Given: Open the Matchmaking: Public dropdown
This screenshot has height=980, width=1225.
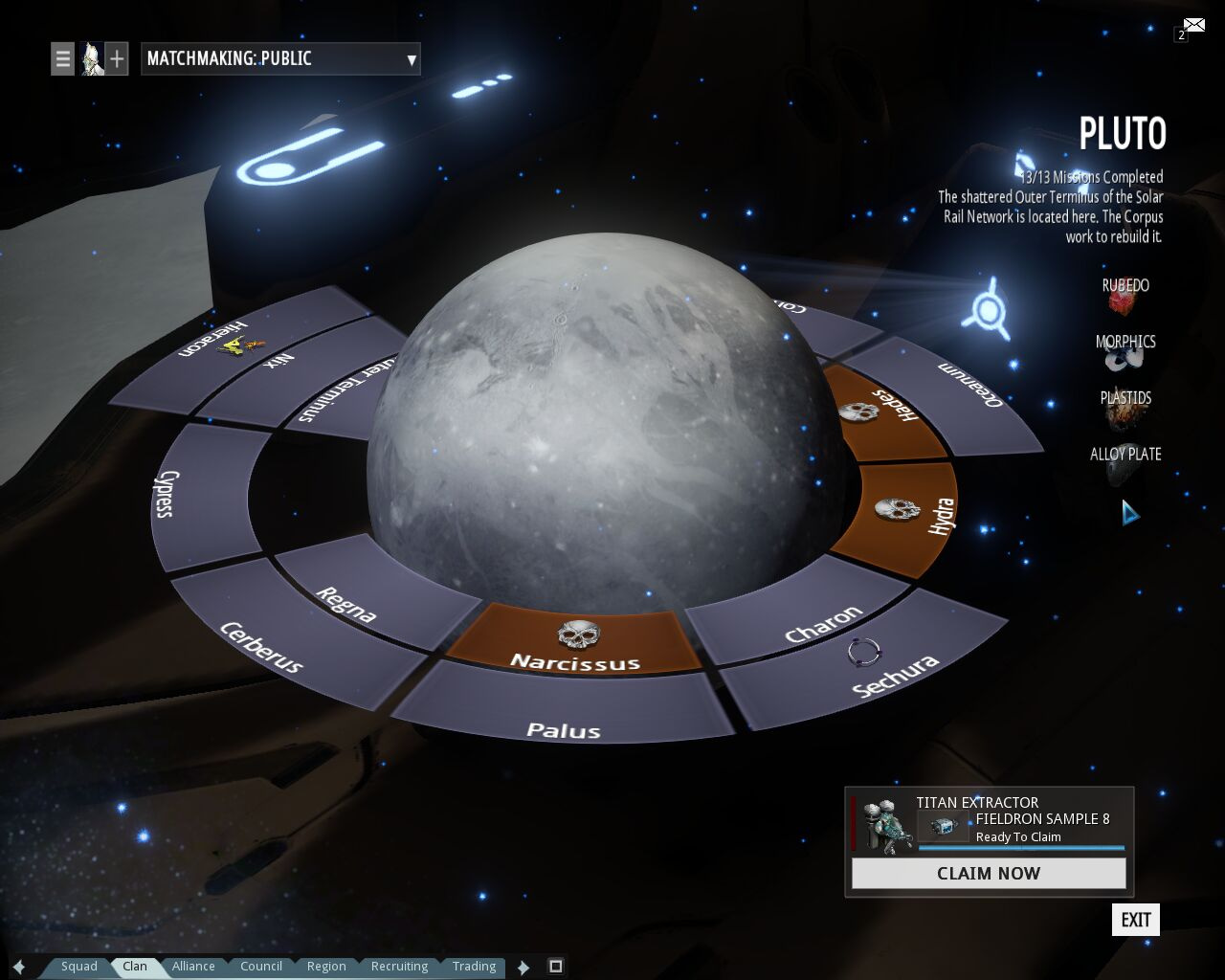Looking at the screenshot, I should pyautogui.click(x=280, y=58).
